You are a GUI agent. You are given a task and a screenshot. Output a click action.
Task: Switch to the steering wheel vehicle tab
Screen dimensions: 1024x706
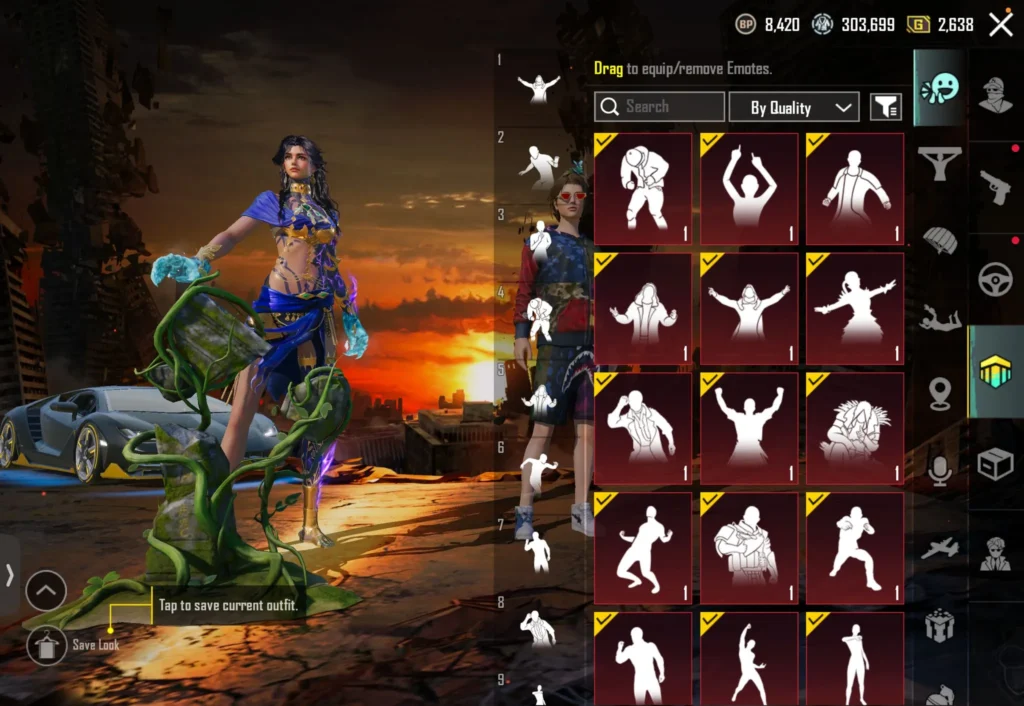(x=995, y=279)
